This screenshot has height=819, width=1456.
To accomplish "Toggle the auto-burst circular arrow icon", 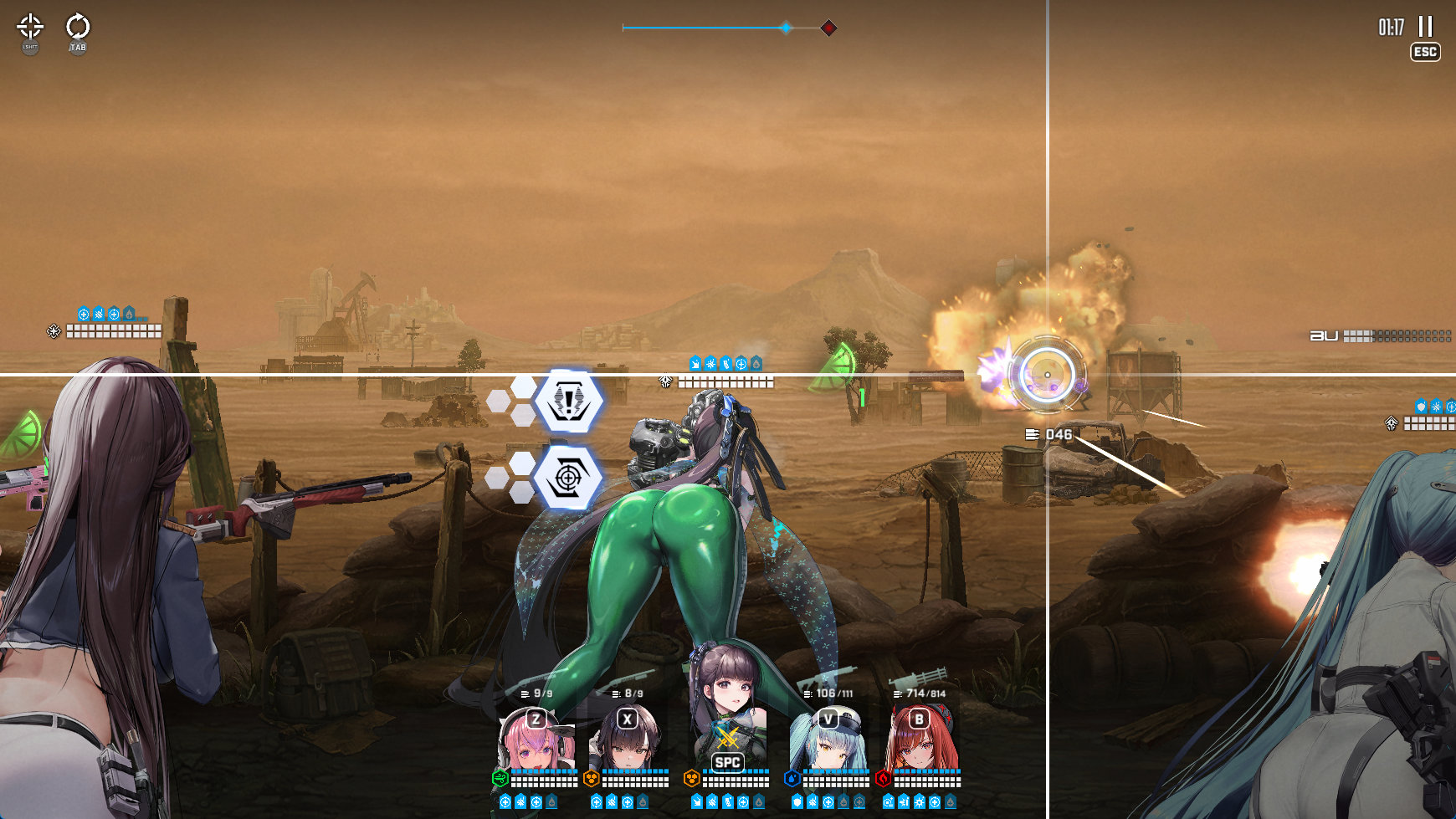I will pos(78,26).
